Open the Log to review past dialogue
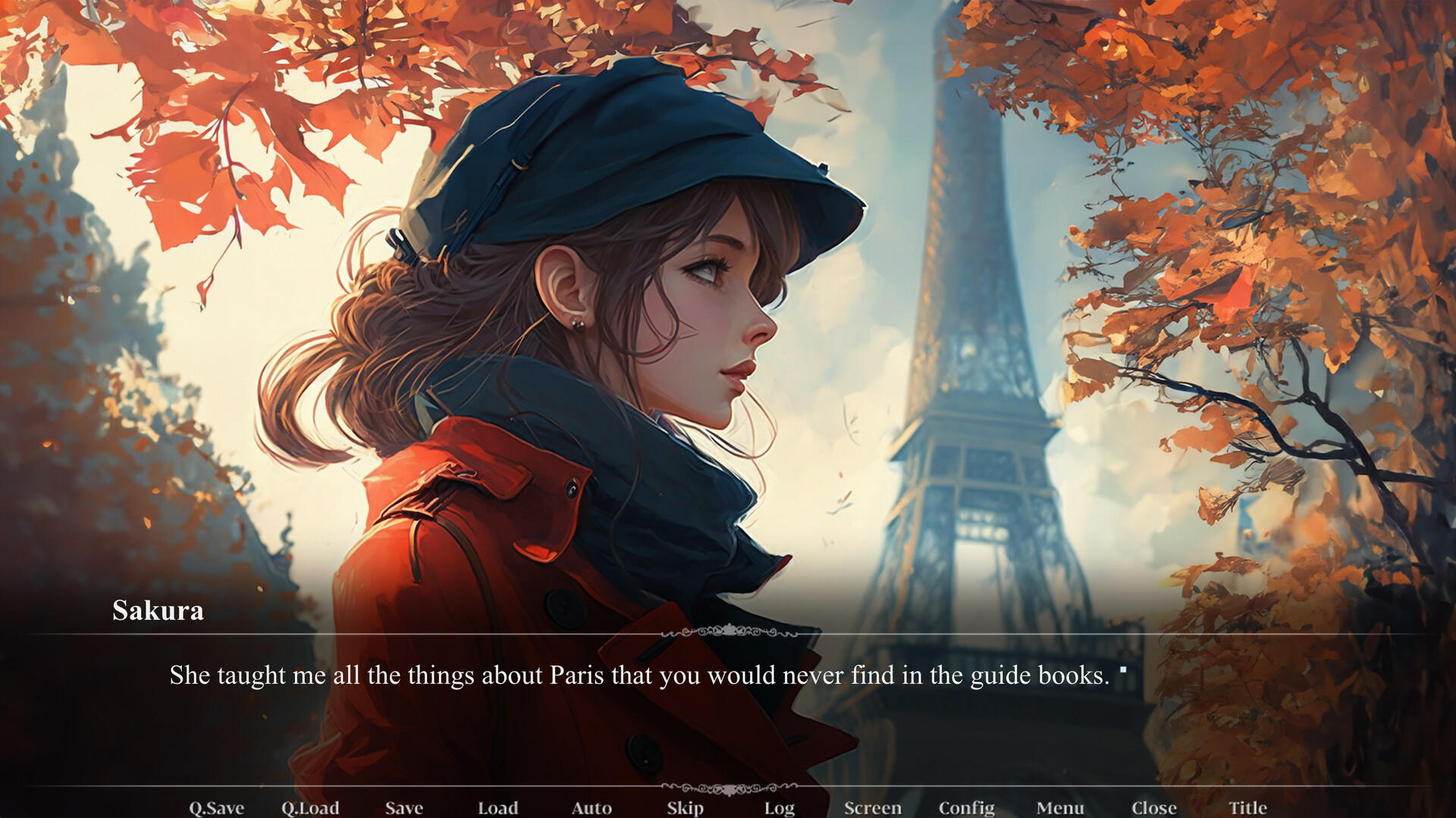The height and width of the screenshot is (818, 1456). click(780, 808)
